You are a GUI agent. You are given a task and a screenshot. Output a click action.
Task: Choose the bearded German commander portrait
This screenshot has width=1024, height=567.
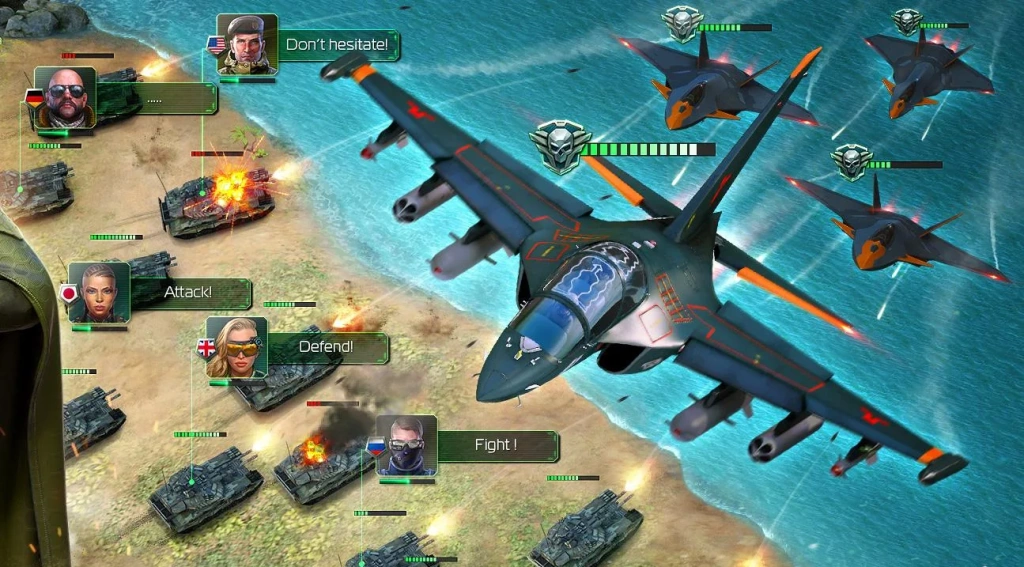click(64, 97)
